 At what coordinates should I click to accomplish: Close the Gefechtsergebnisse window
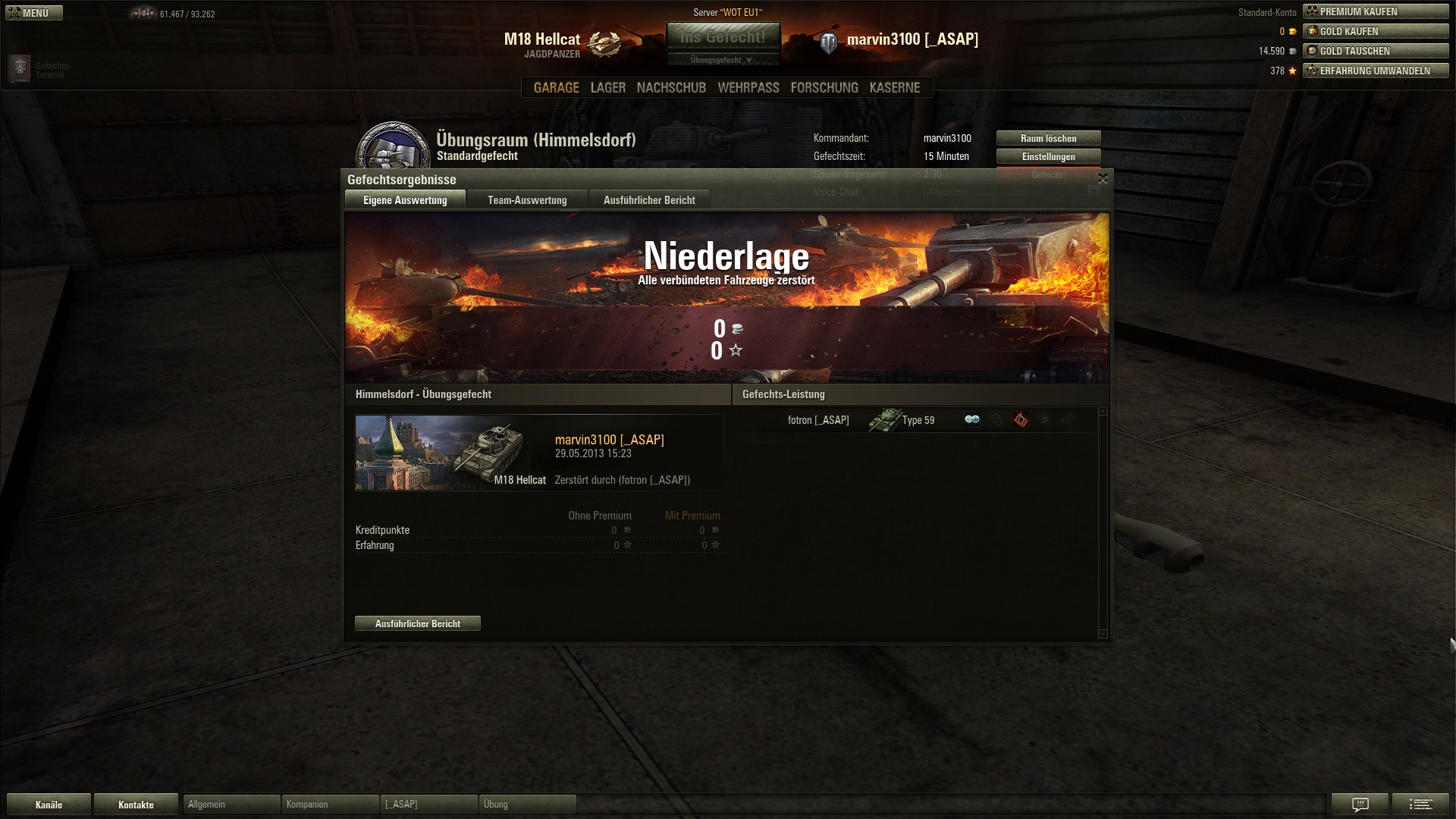[x=1103, y=179]
